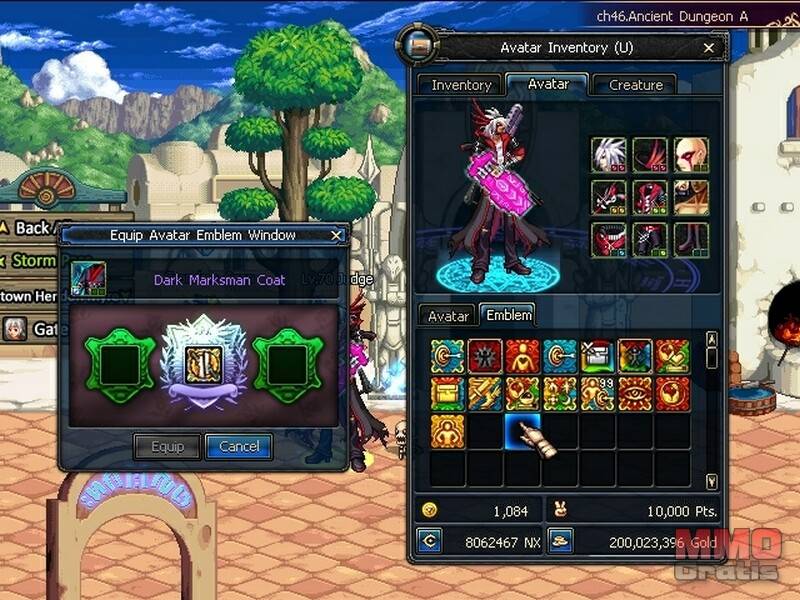This screenshot has height=600, width=800.
Task: Select the center platinum emblem socket
Action: click(x=202, y=361)
